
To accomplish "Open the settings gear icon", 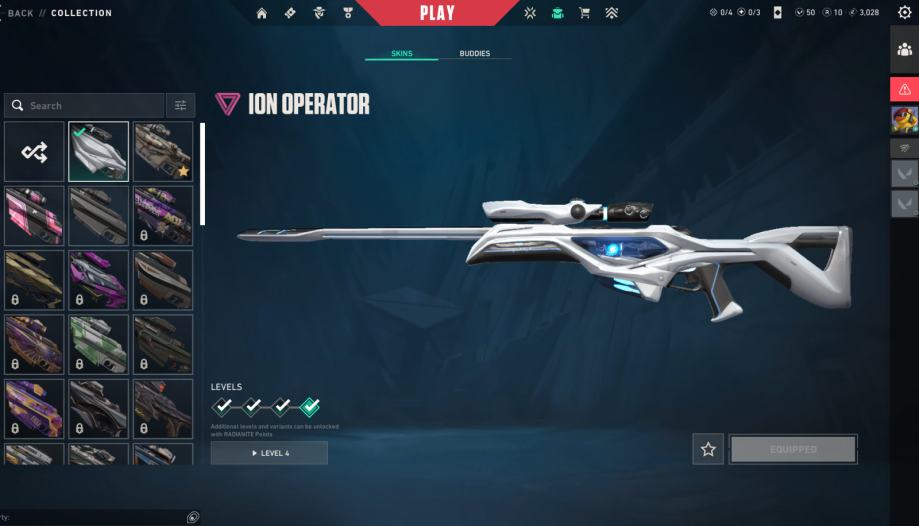I will (x=905, y=13).
